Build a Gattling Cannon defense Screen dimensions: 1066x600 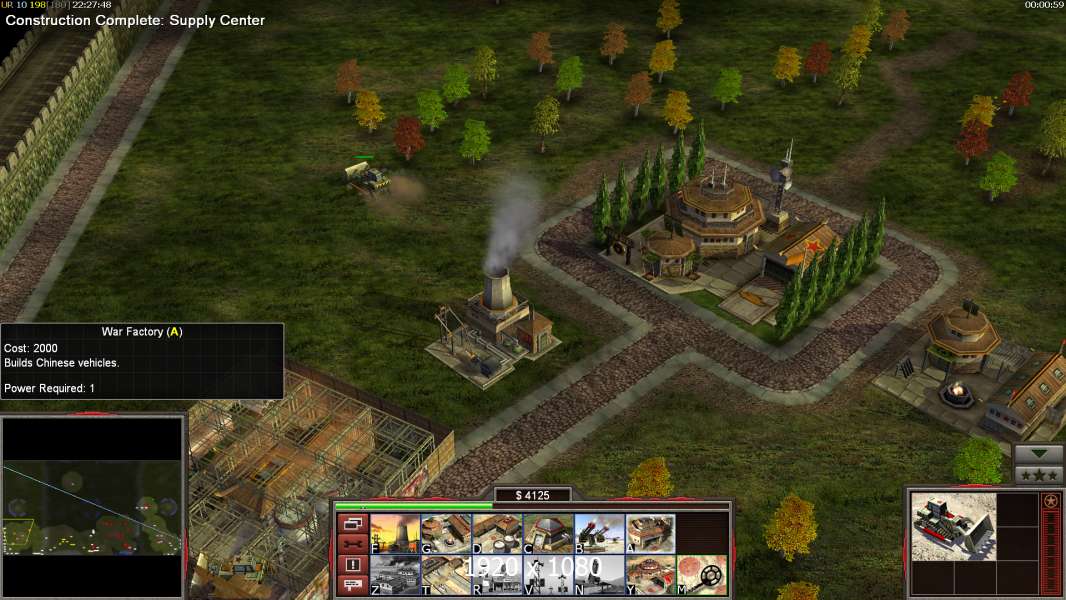tap(599, 534)
